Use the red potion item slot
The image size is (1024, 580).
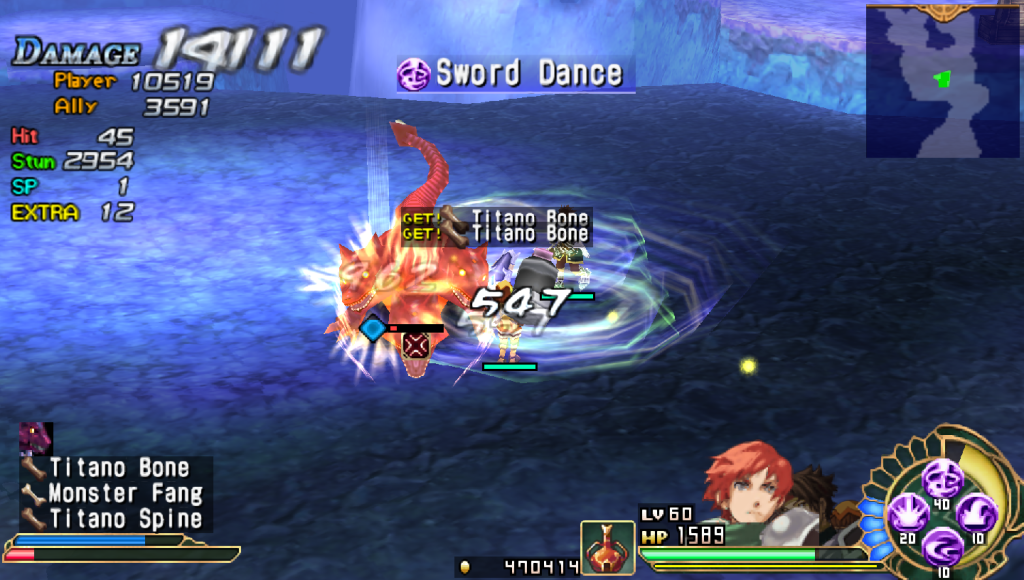[x=607, y=548]
